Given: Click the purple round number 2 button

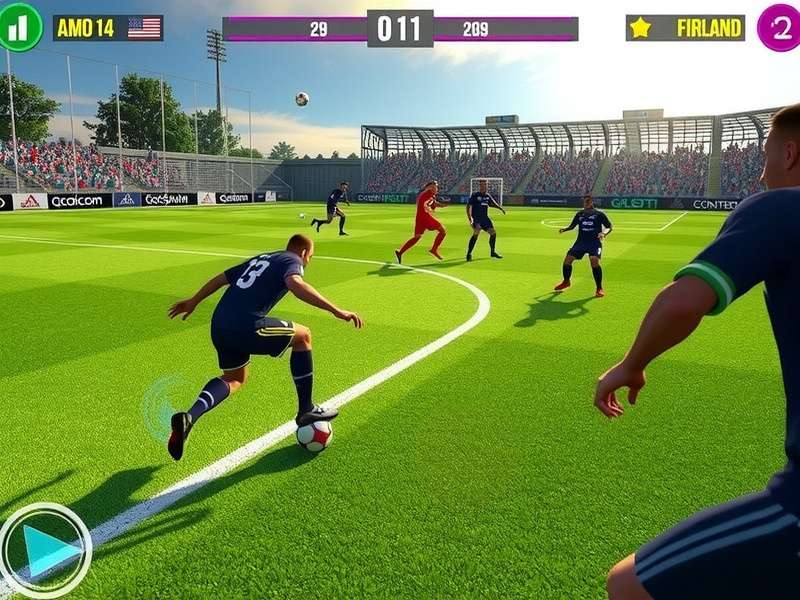Looking at the screenshot, I should pyautogui.click(x=779, y=27).
